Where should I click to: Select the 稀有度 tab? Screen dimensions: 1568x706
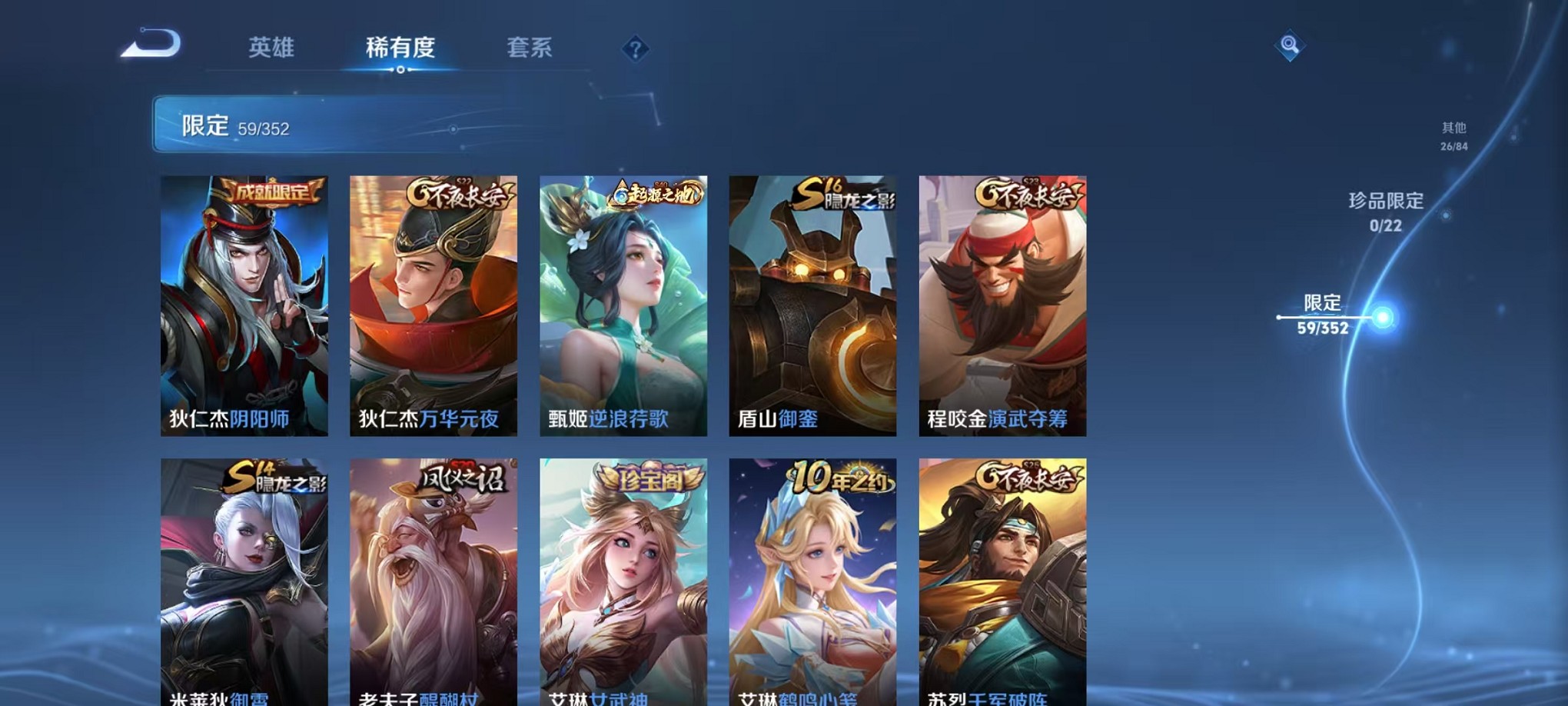coord(399,48)
